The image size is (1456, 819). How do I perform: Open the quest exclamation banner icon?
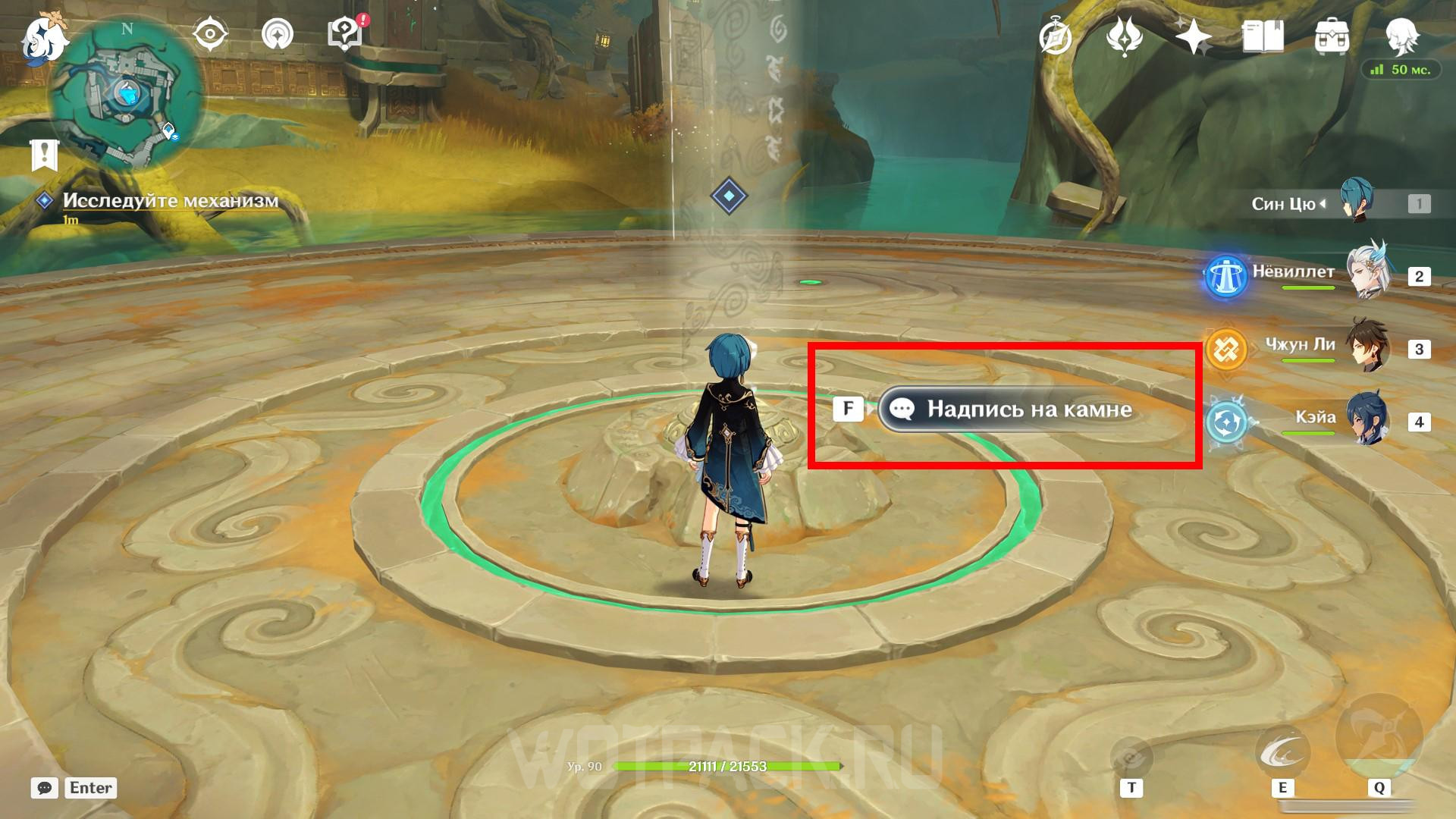coord(44,155)
